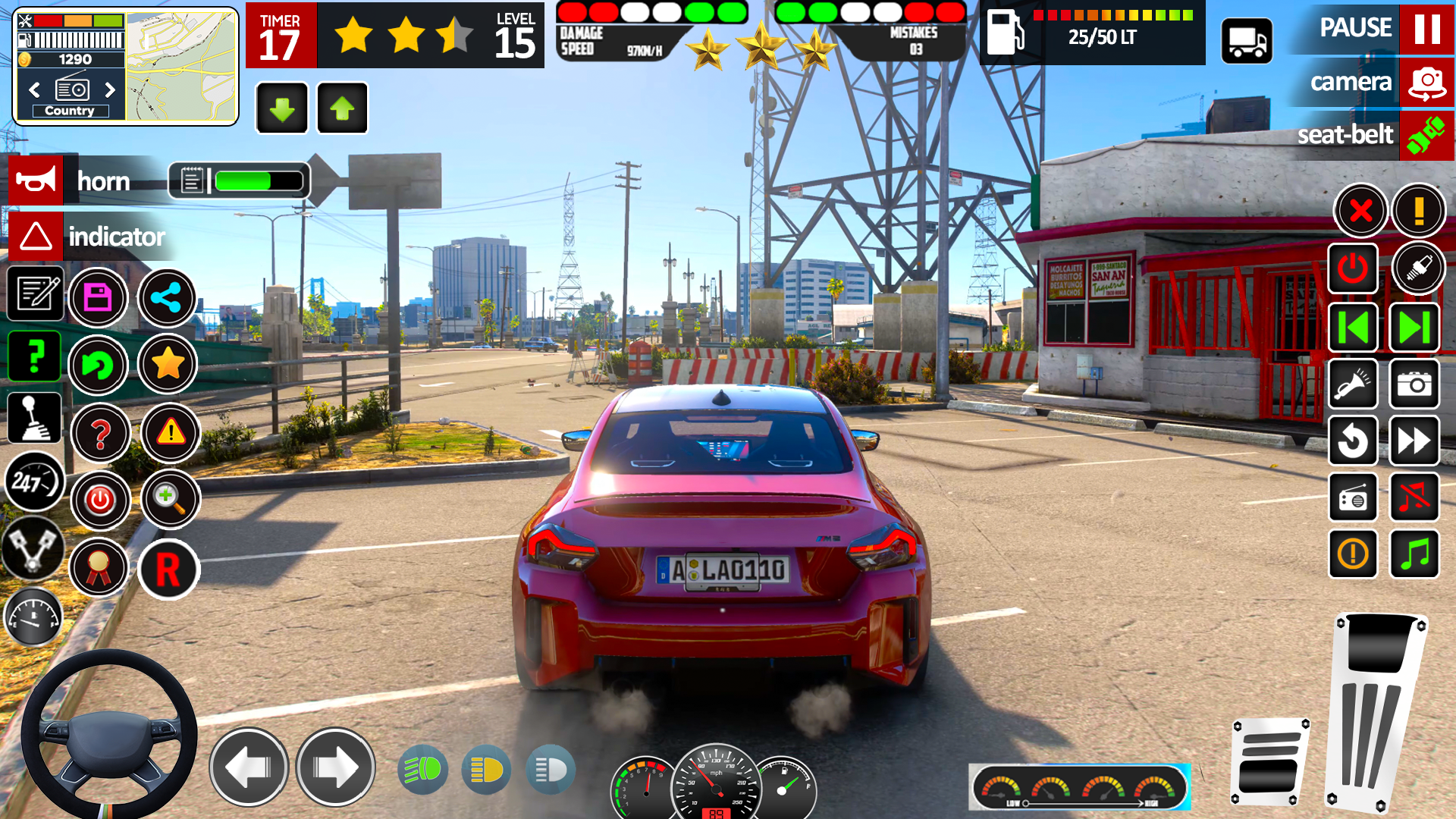Activate the indicator hazard triangle
The width and height of the screenshot is (1456, 819).
(36, 236)
